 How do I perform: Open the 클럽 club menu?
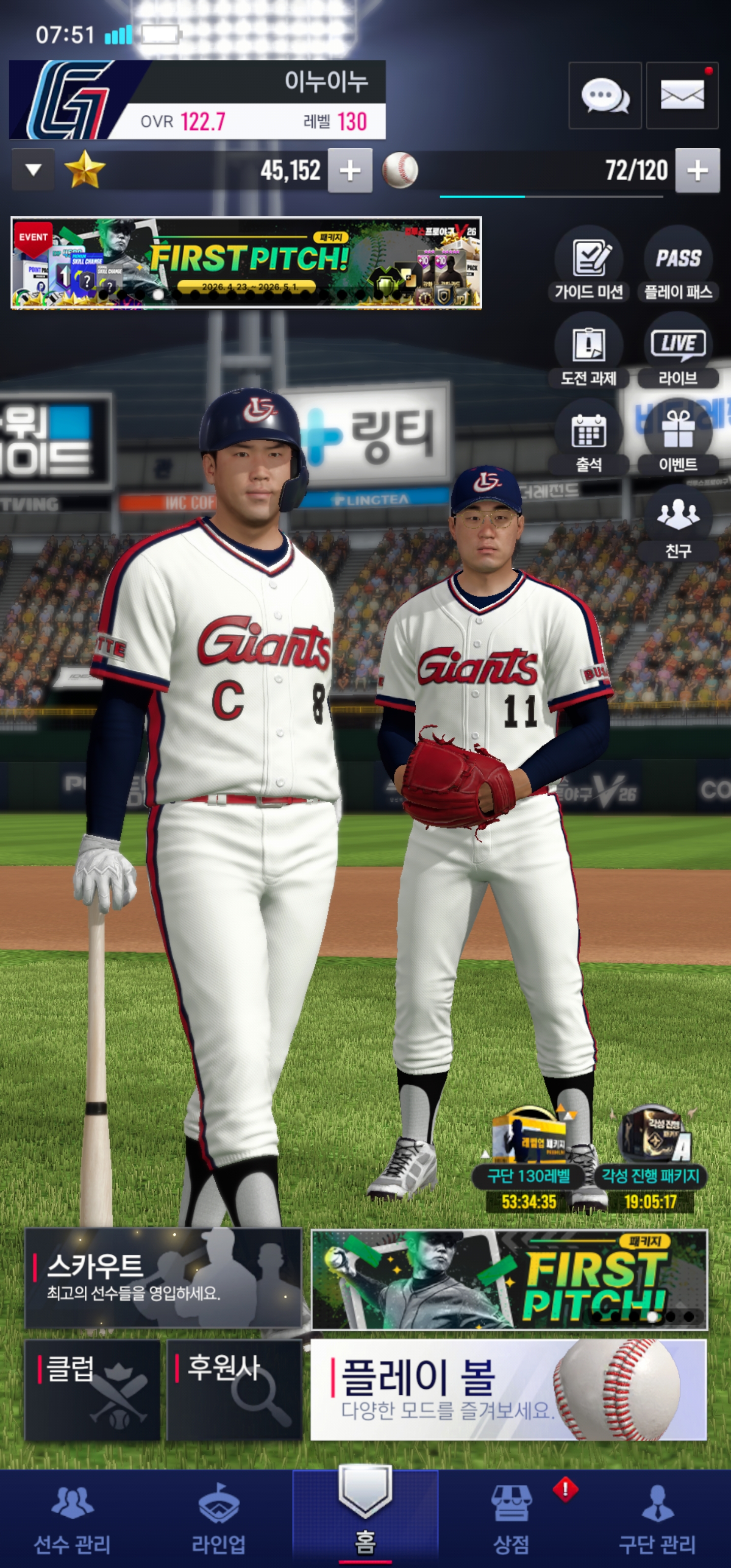92,1390
